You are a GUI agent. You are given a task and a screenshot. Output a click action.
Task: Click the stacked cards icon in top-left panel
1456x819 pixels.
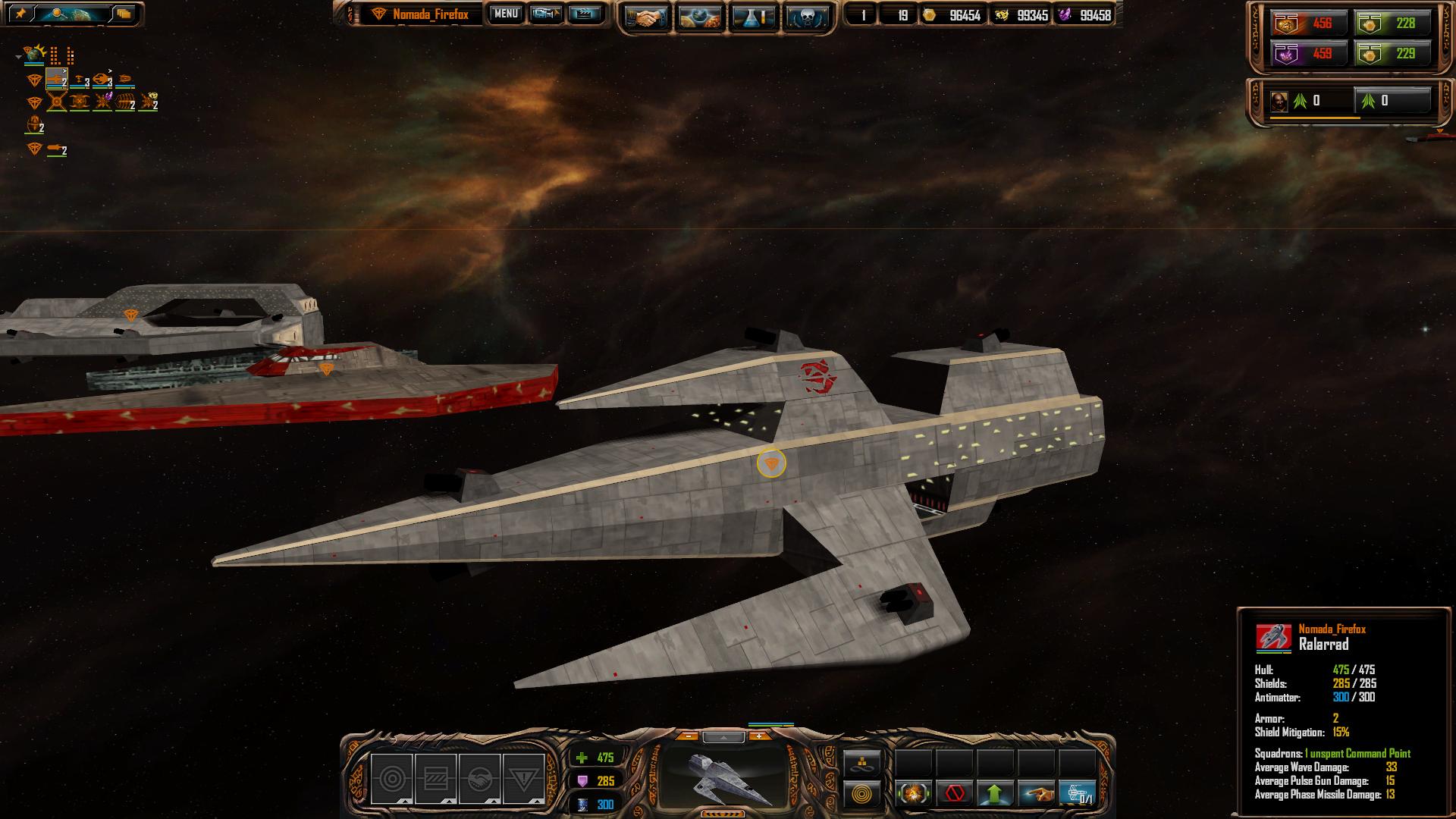(123, 14)
